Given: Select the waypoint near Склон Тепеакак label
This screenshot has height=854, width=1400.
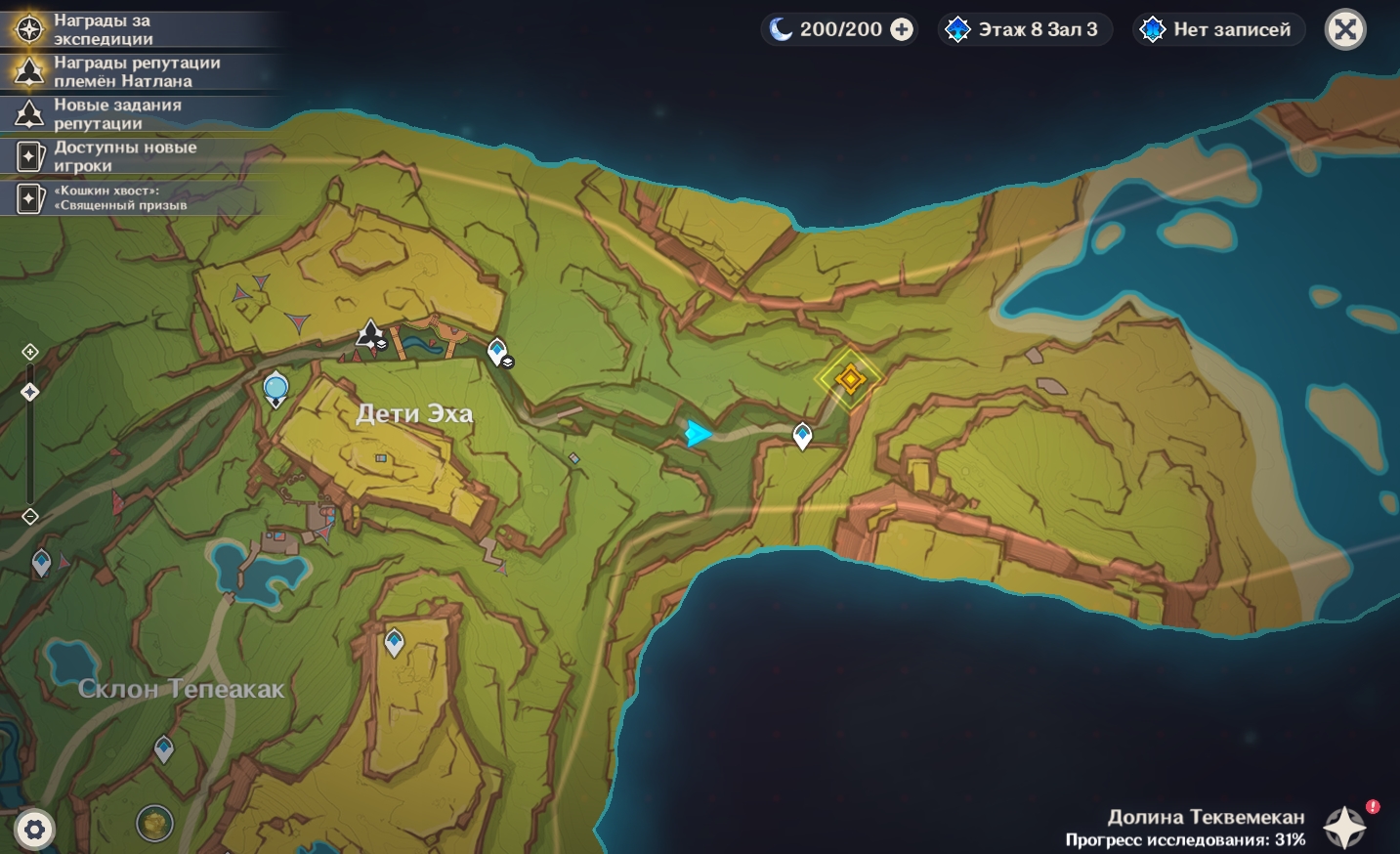Looking at the screenshot, I should tap(164, 748).
